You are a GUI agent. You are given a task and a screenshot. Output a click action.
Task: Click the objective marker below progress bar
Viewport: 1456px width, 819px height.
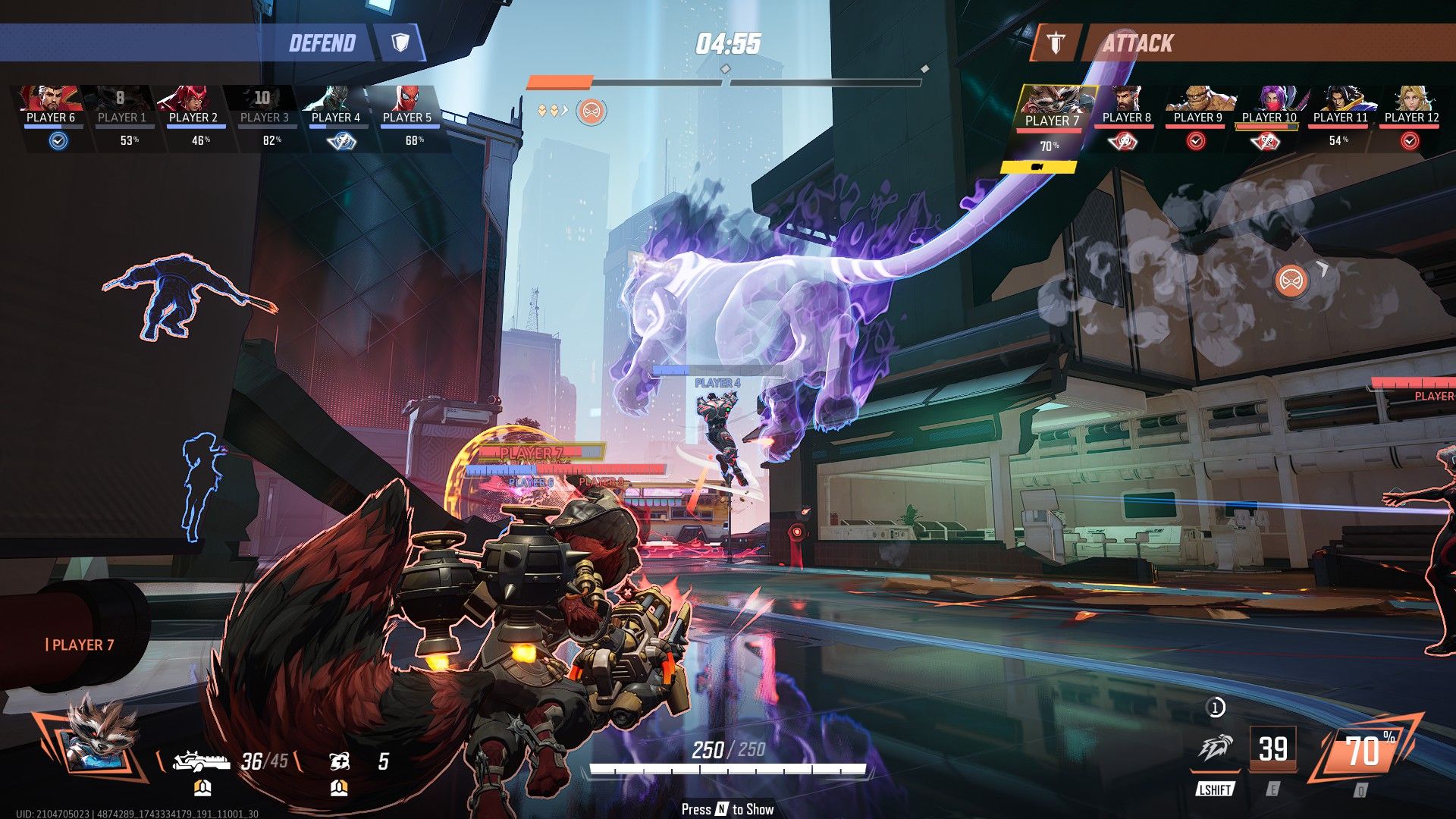click(591, 112)
